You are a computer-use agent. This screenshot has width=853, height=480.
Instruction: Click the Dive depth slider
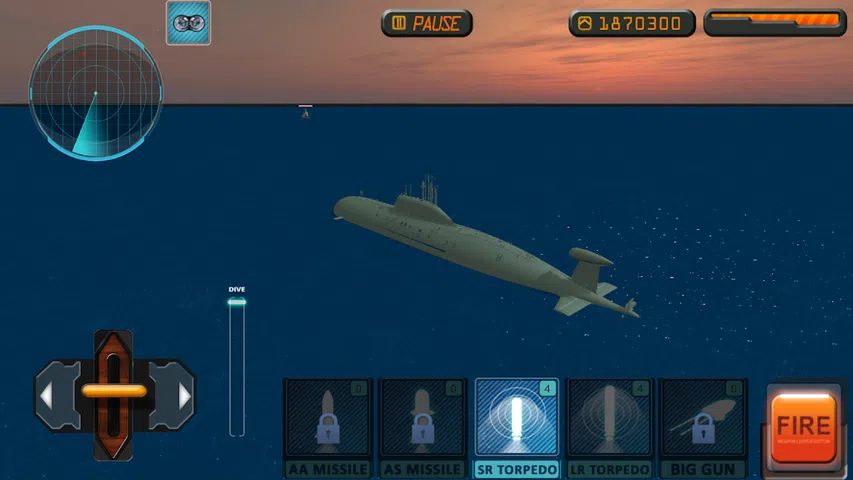(x=237, y=366)
